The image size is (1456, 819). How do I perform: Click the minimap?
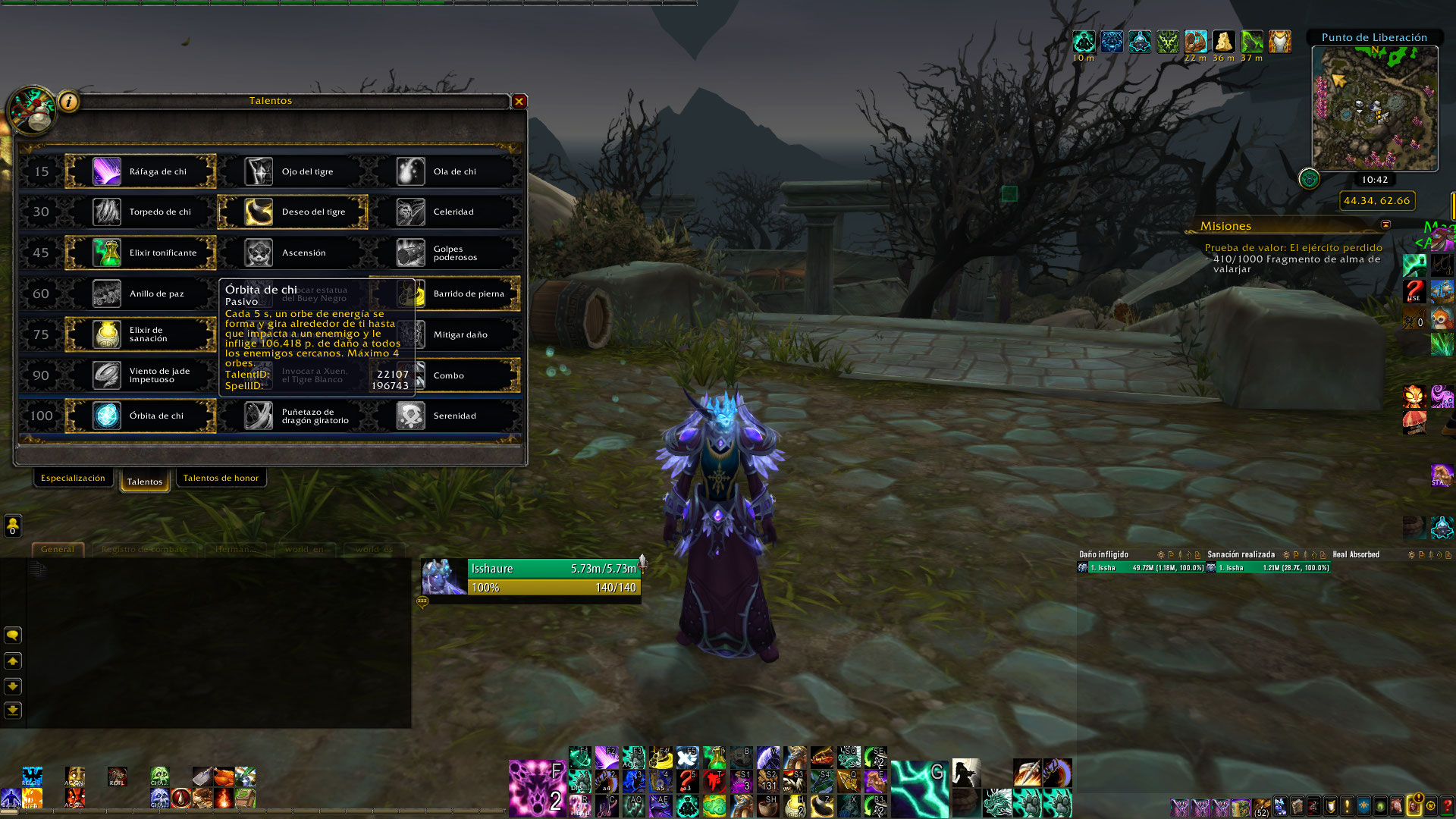click(1375, 108)
